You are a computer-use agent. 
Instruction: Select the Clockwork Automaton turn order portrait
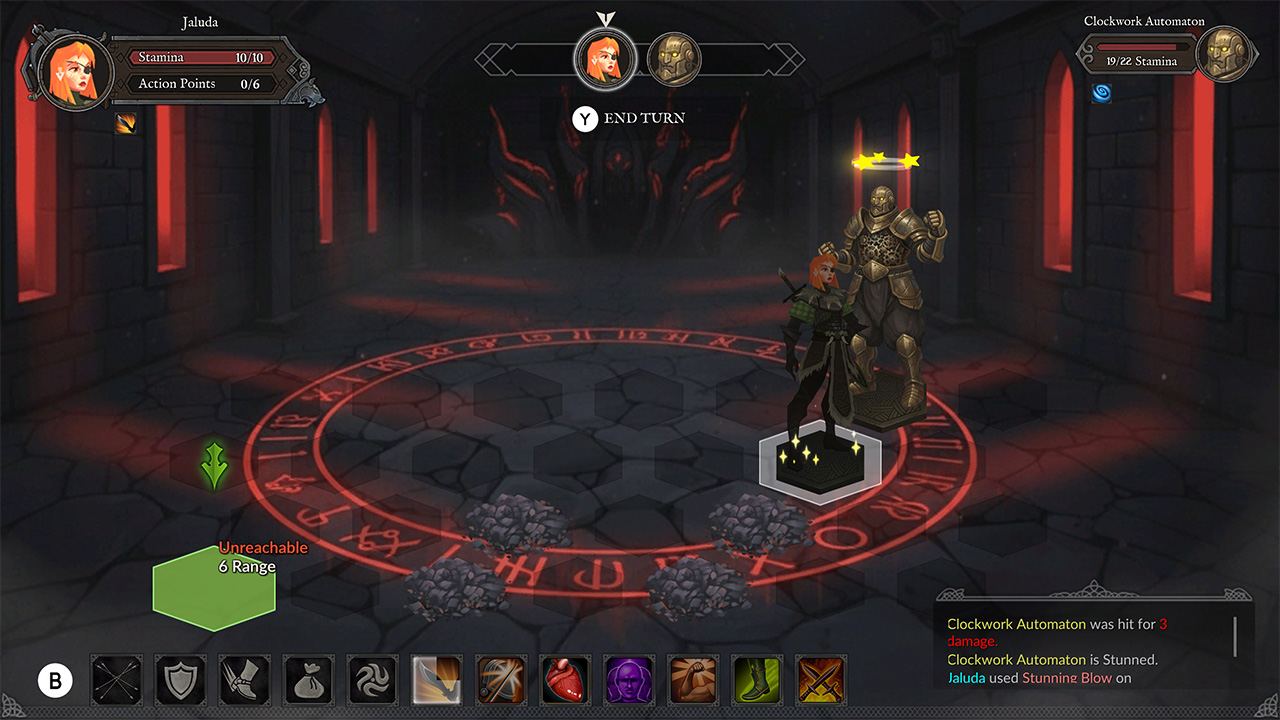click(x=674, y=58)
